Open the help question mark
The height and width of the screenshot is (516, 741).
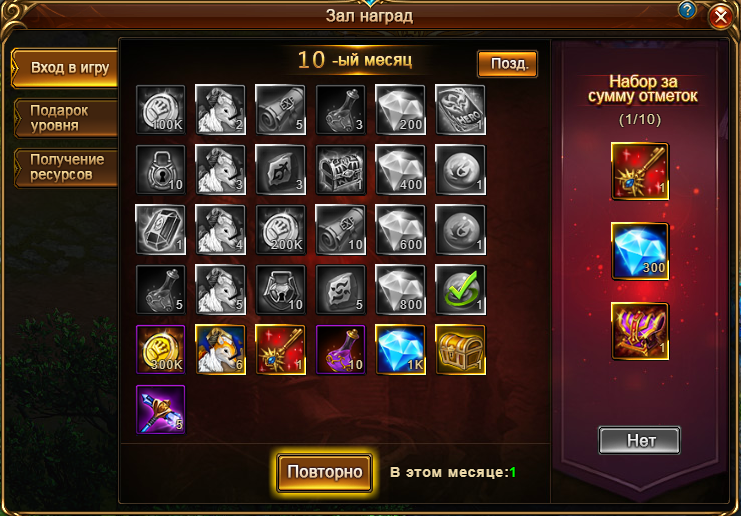click(x=687, y=9)
